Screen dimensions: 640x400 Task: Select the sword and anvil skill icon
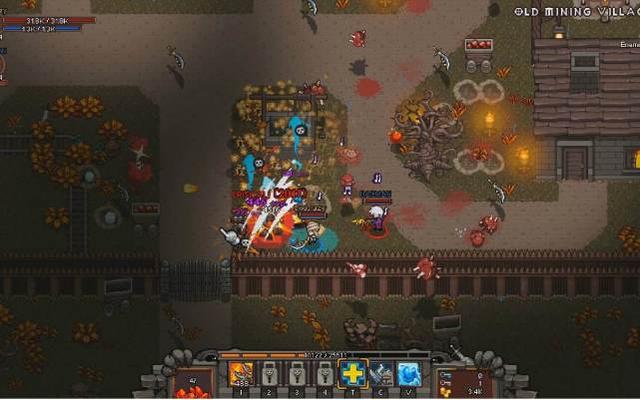381,374
